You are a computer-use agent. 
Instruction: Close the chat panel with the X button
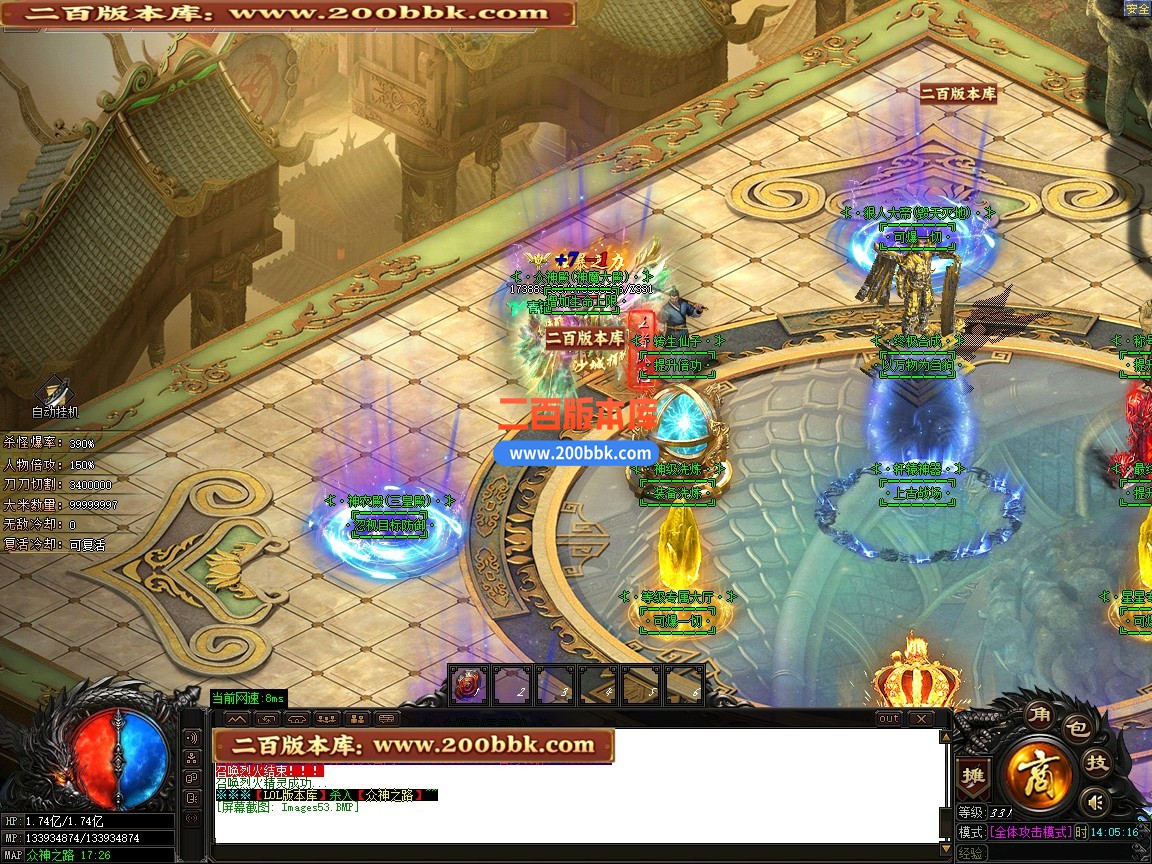(920, 719)
